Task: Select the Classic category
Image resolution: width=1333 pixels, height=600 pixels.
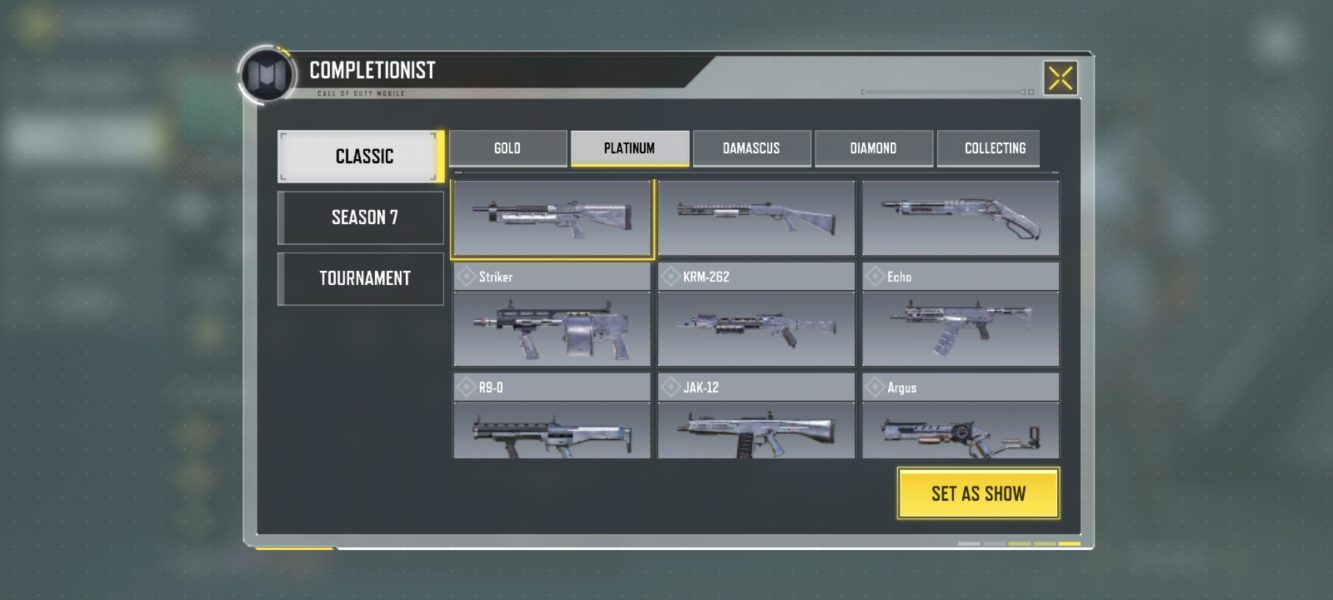Action: (361, 156)
